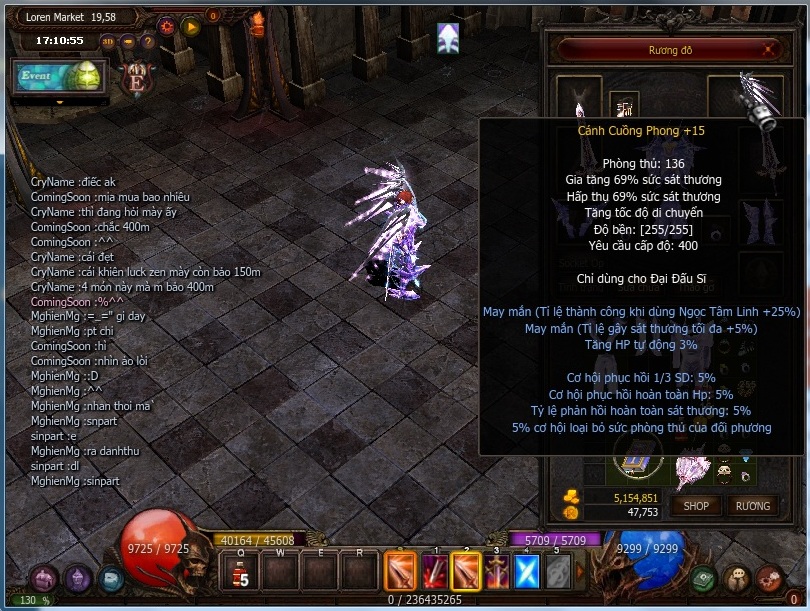Image resolution: width=810 pixels, height=611 pixels.
Task: Click the skull icon beside mana orb
Action: [738, 578]
